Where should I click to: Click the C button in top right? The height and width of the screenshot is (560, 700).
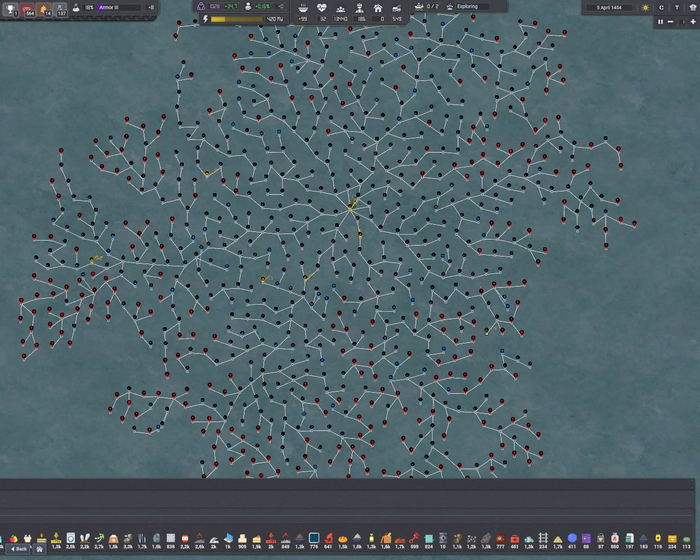[x=661, y=7]
